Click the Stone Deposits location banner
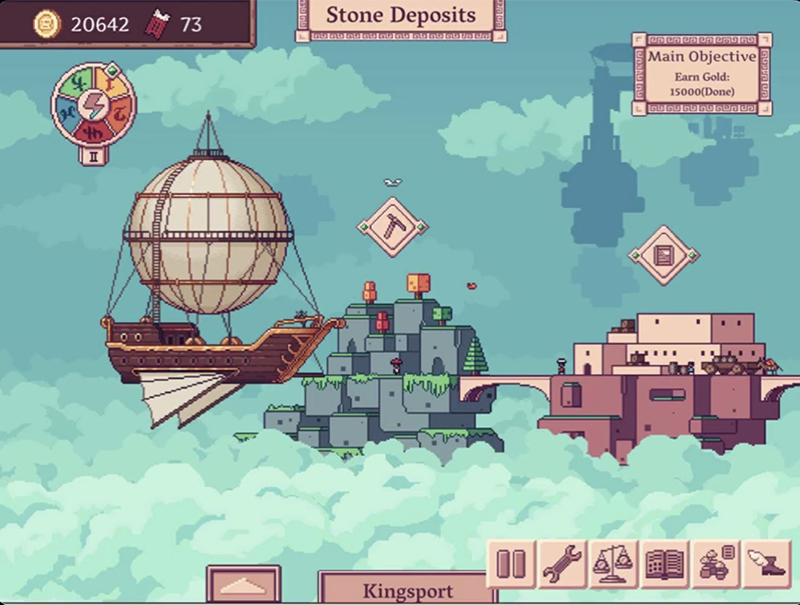The height and width of the screenshot is (605, 800). pyautogui.click(x=400, y=17)
